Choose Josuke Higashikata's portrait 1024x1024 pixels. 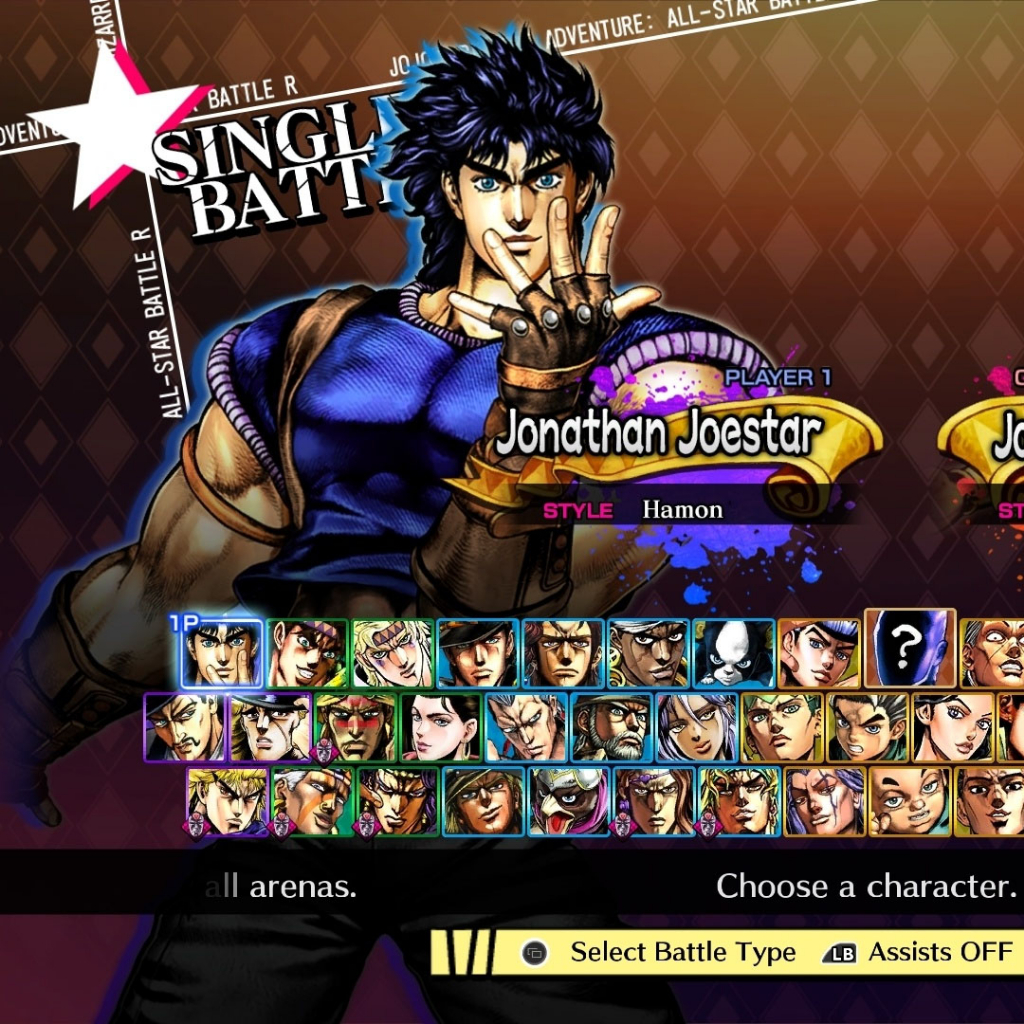[818, 654]
